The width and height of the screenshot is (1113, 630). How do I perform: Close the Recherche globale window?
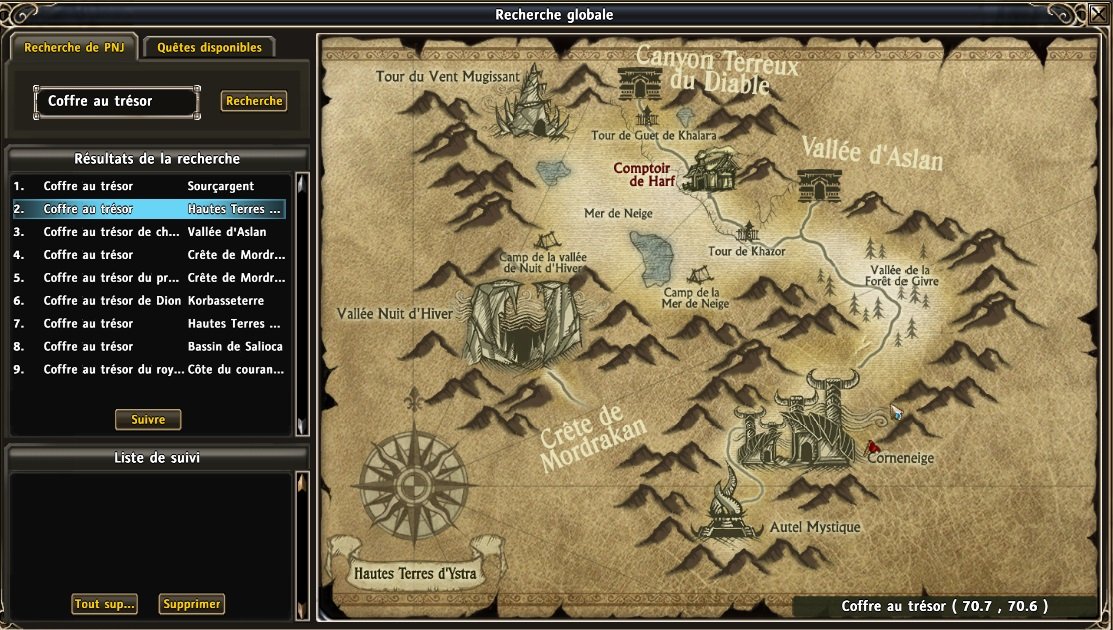[1098, 15]
